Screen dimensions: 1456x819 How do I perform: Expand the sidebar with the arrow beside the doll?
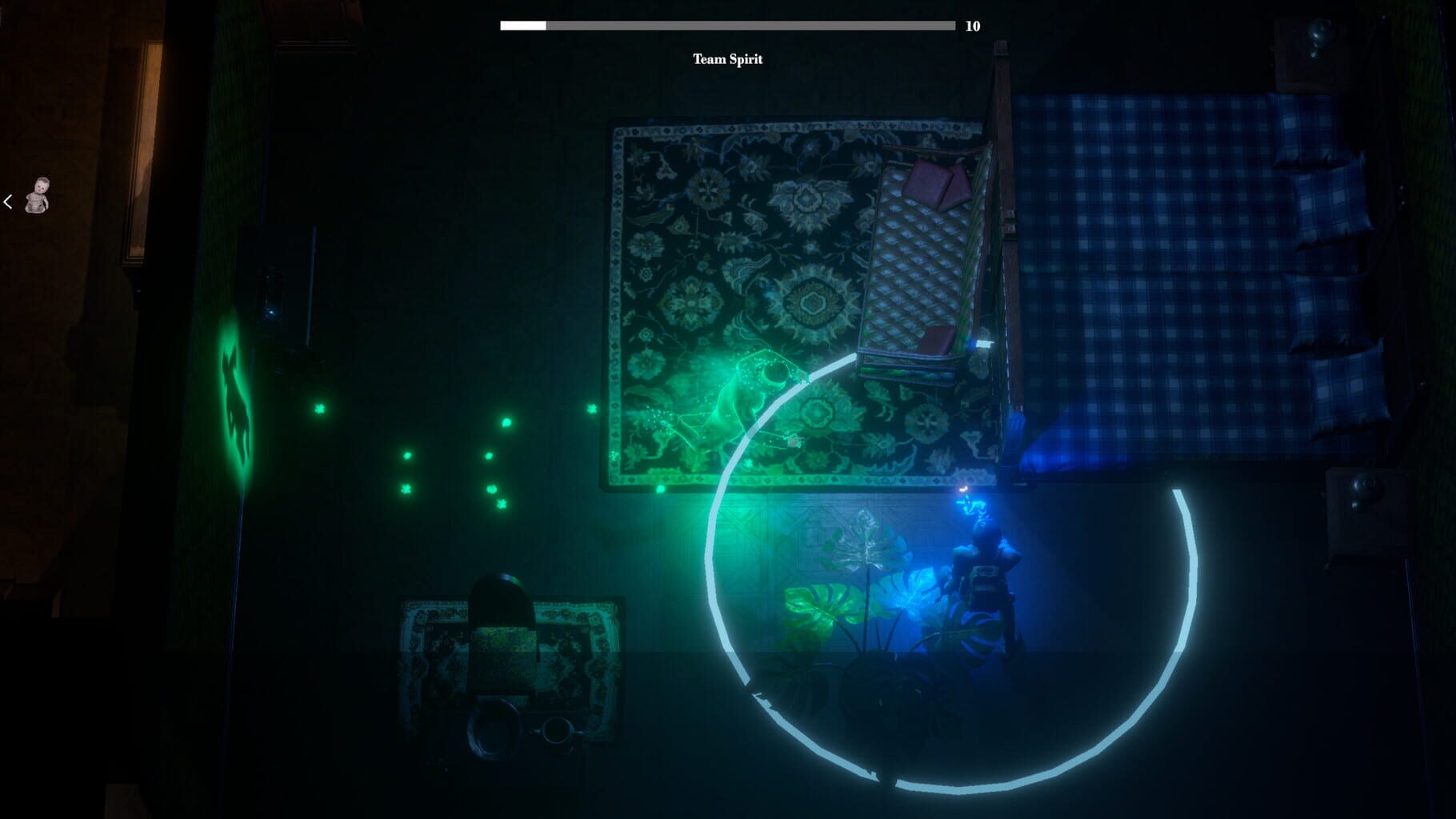[8, 202]
